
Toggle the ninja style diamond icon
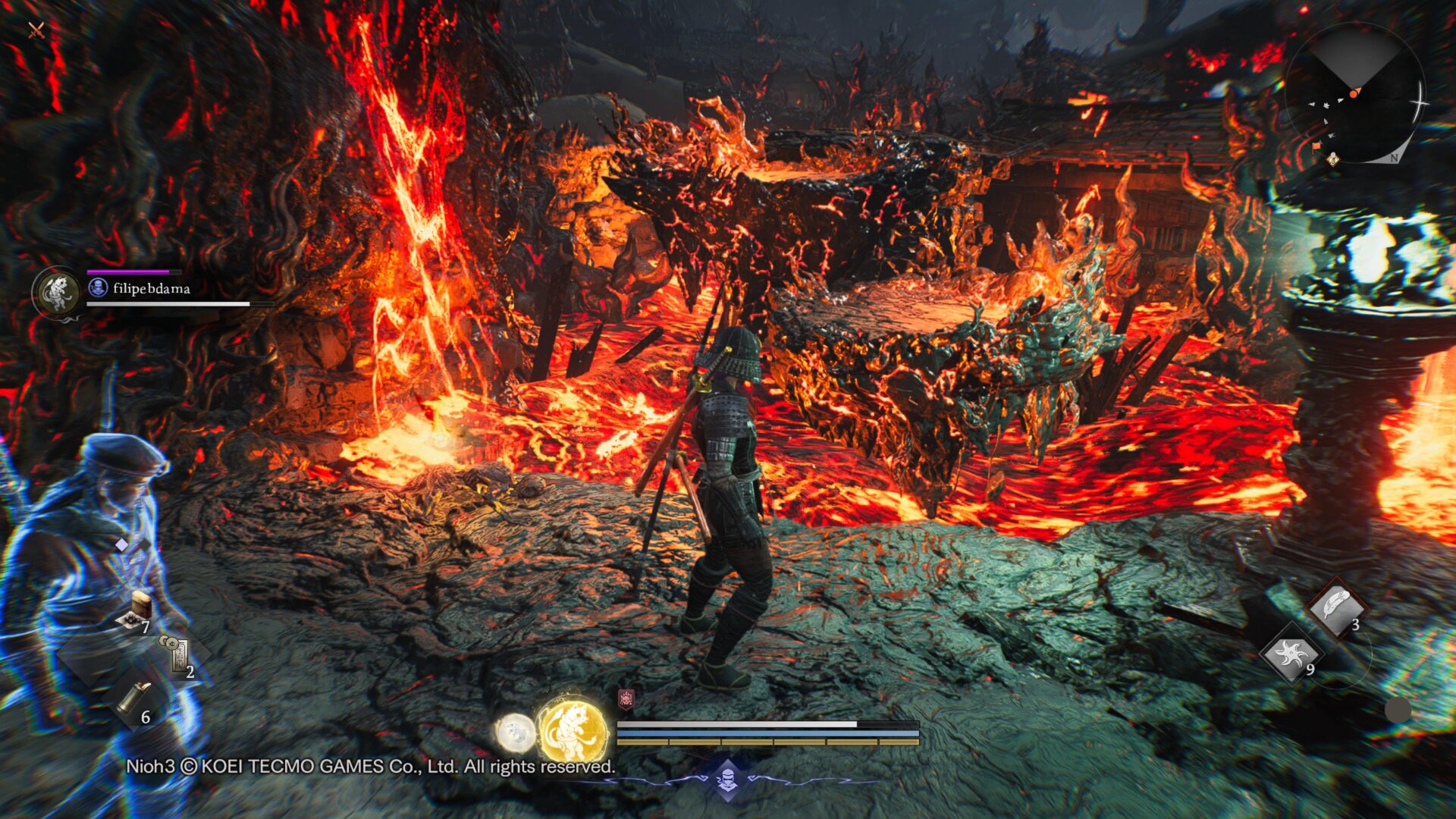(x=728, y=780)
